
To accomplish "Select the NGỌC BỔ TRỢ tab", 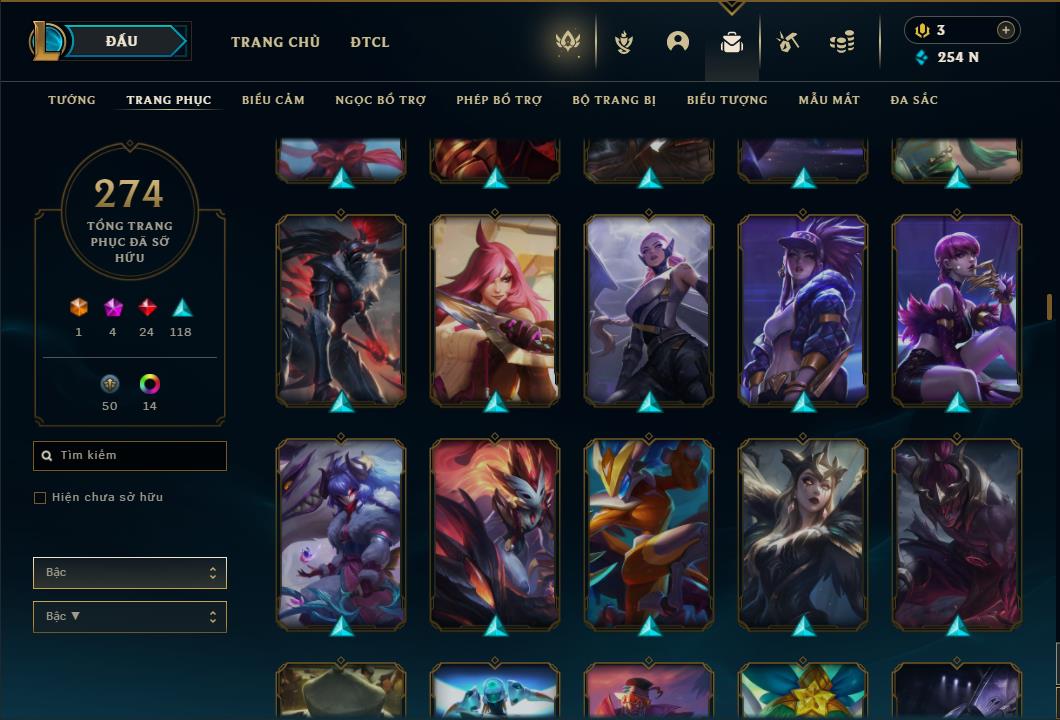I will pos(380,100).
